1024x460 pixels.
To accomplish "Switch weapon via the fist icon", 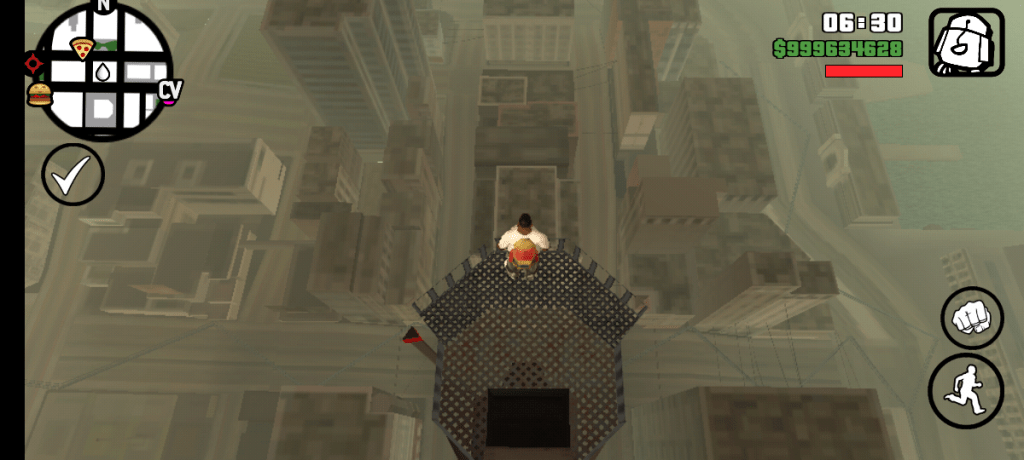I will (x=966, y=43).
